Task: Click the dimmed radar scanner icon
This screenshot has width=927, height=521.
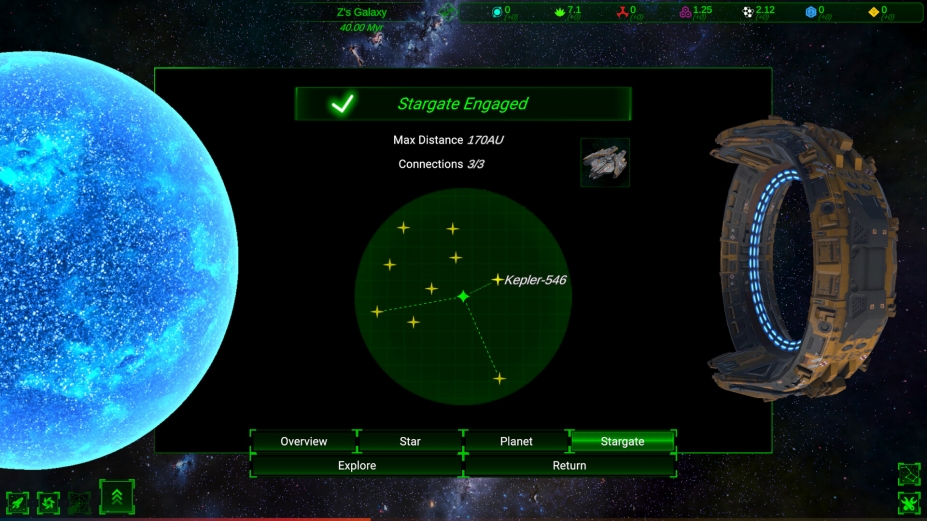Action: 80,502
